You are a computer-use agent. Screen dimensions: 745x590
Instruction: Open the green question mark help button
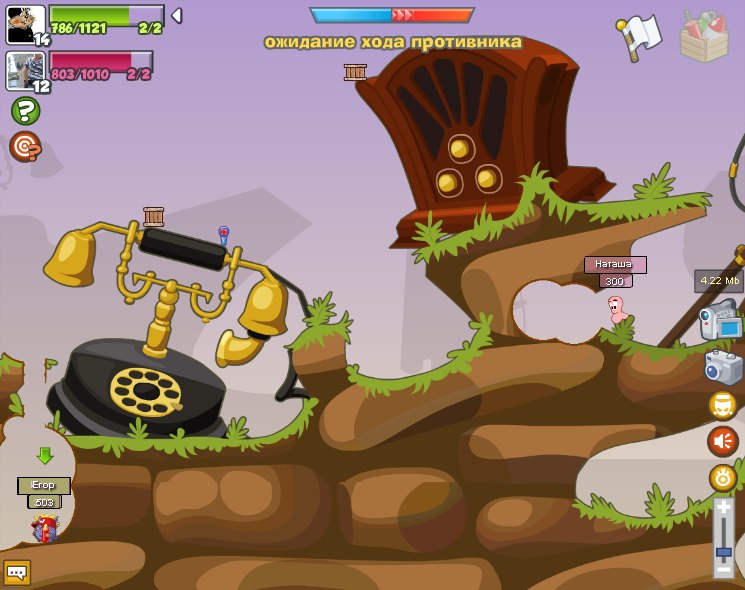pyautogui.click(x=25, y=111)
